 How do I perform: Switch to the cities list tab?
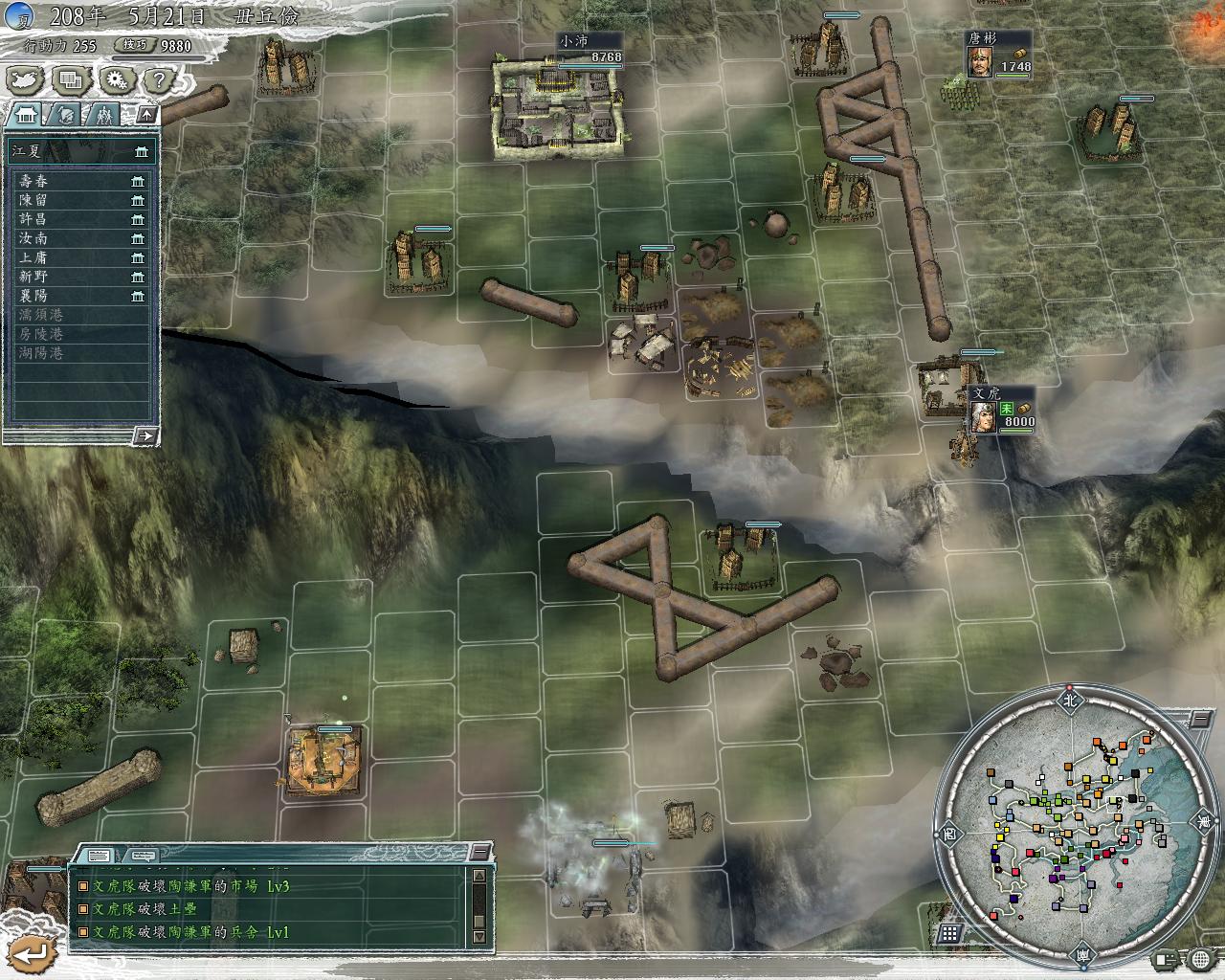pos(25,116)
